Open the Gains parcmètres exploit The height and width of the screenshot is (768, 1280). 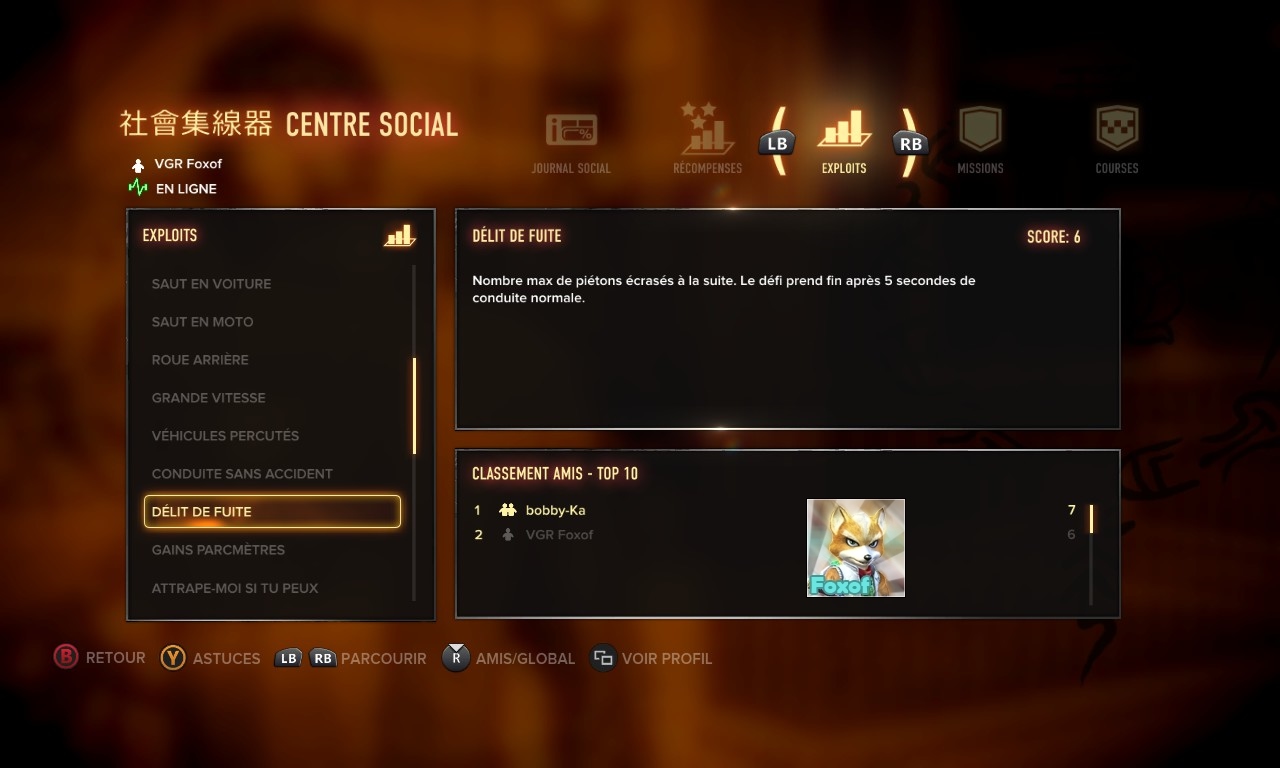tap(218, 550)
